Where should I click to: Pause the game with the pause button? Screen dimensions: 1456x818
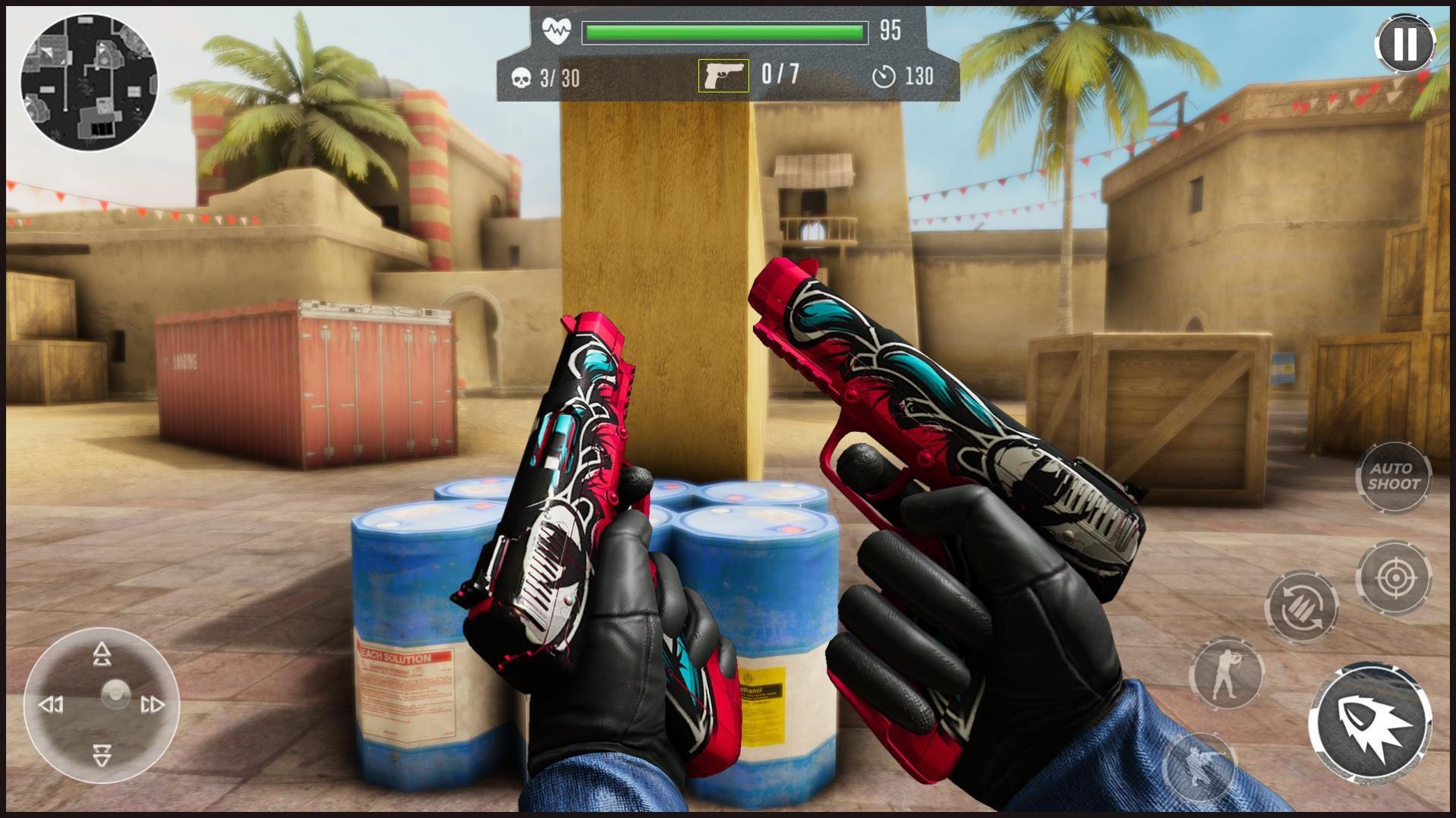click(1404, 43)
